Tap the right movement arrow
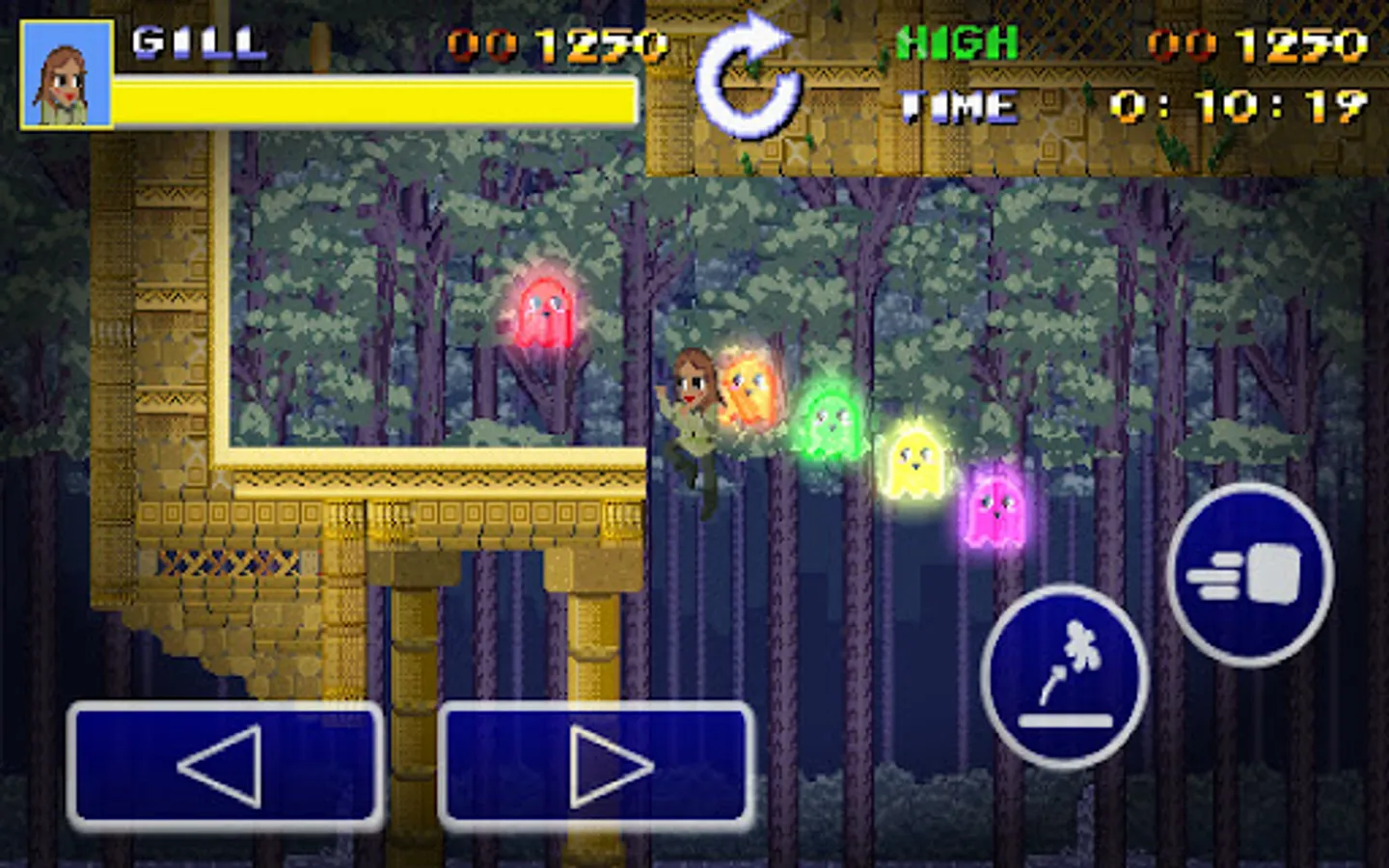 pyautogui.click(x=596, y=767)
